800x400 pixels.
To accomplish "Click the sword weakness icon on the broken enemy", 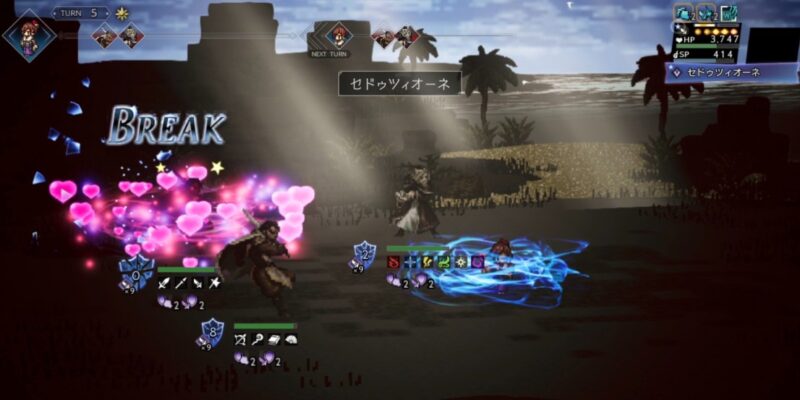I will [x=164, y=284].
